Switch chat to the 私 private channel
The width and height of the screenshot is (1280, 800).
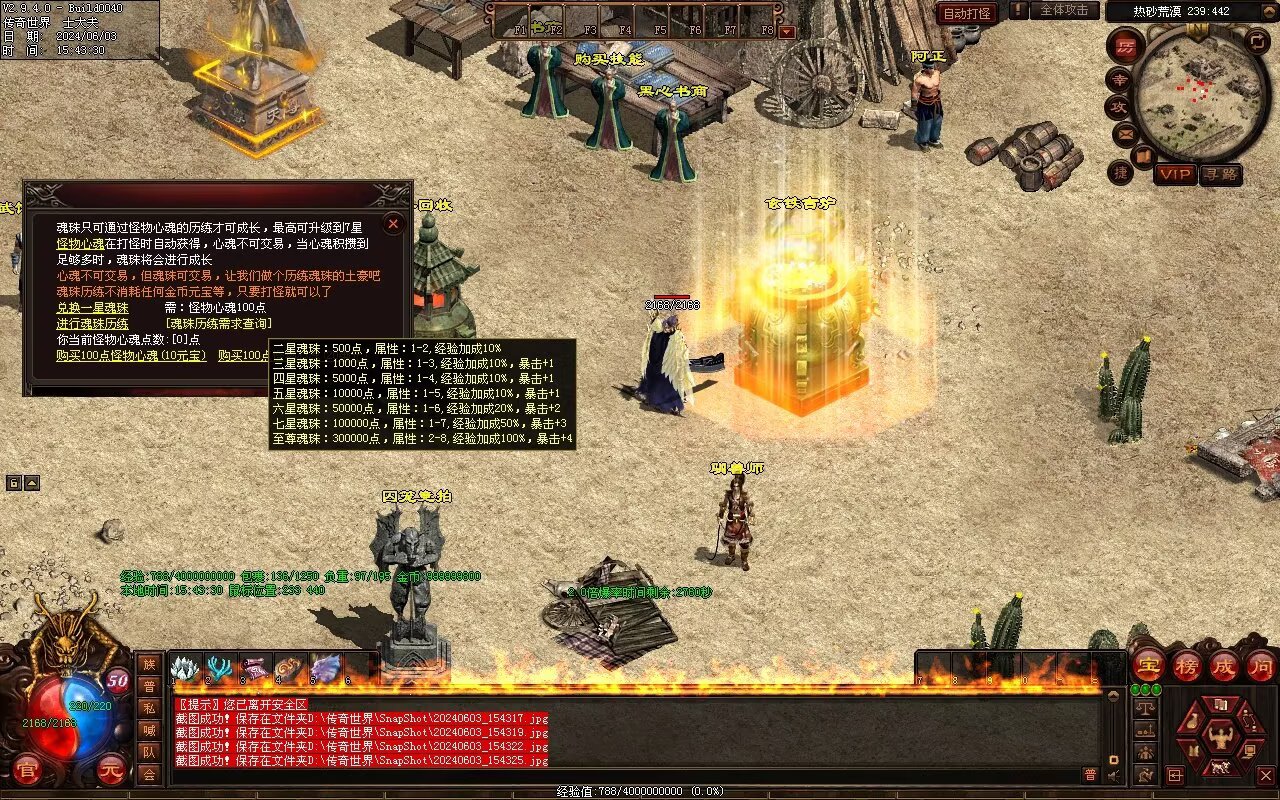[x=149, y=708]
